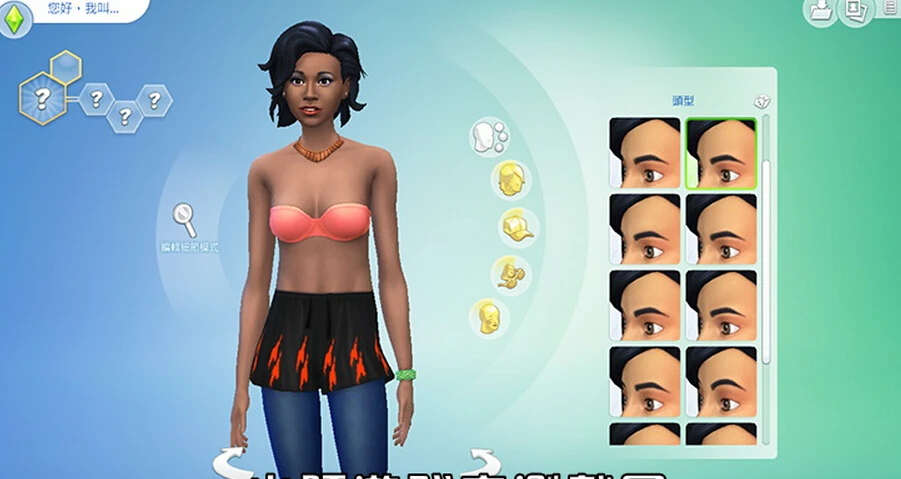
Task: Click the small empty hexagon above the aspiration
Action: pyautogui.click(x=66, y=67)
